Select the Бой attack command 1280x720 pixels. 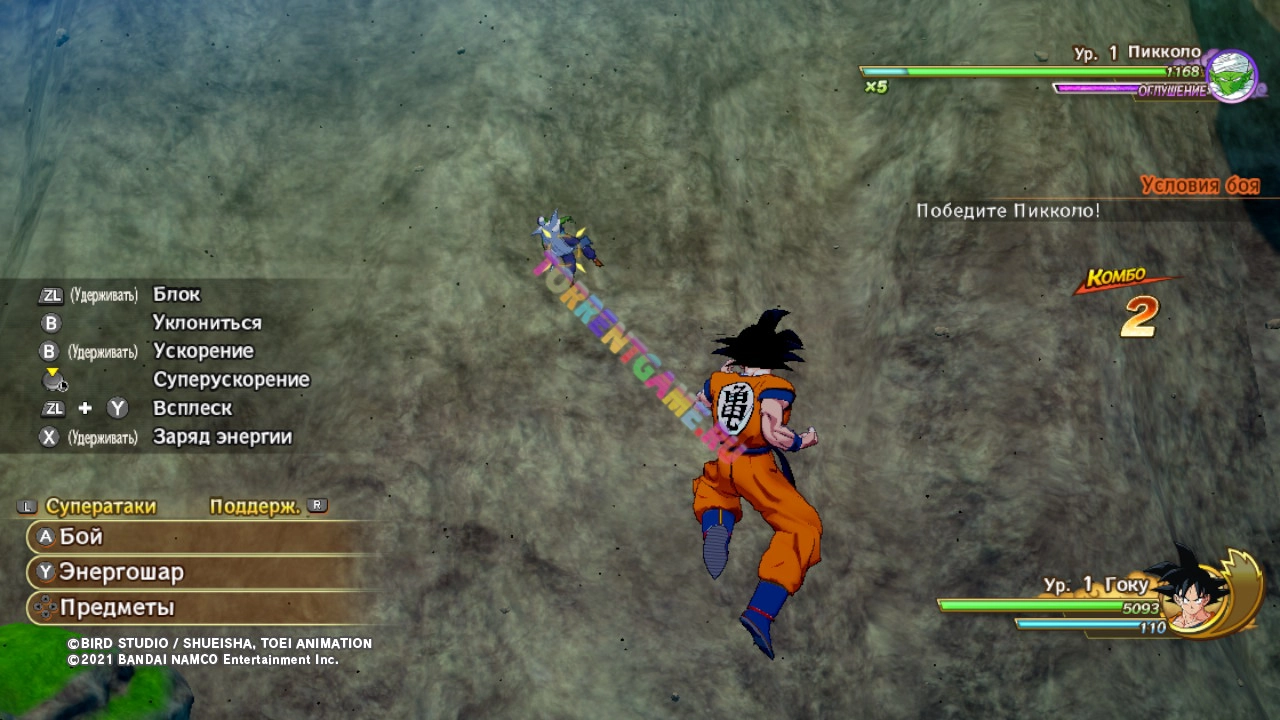(x=82, y=537)
